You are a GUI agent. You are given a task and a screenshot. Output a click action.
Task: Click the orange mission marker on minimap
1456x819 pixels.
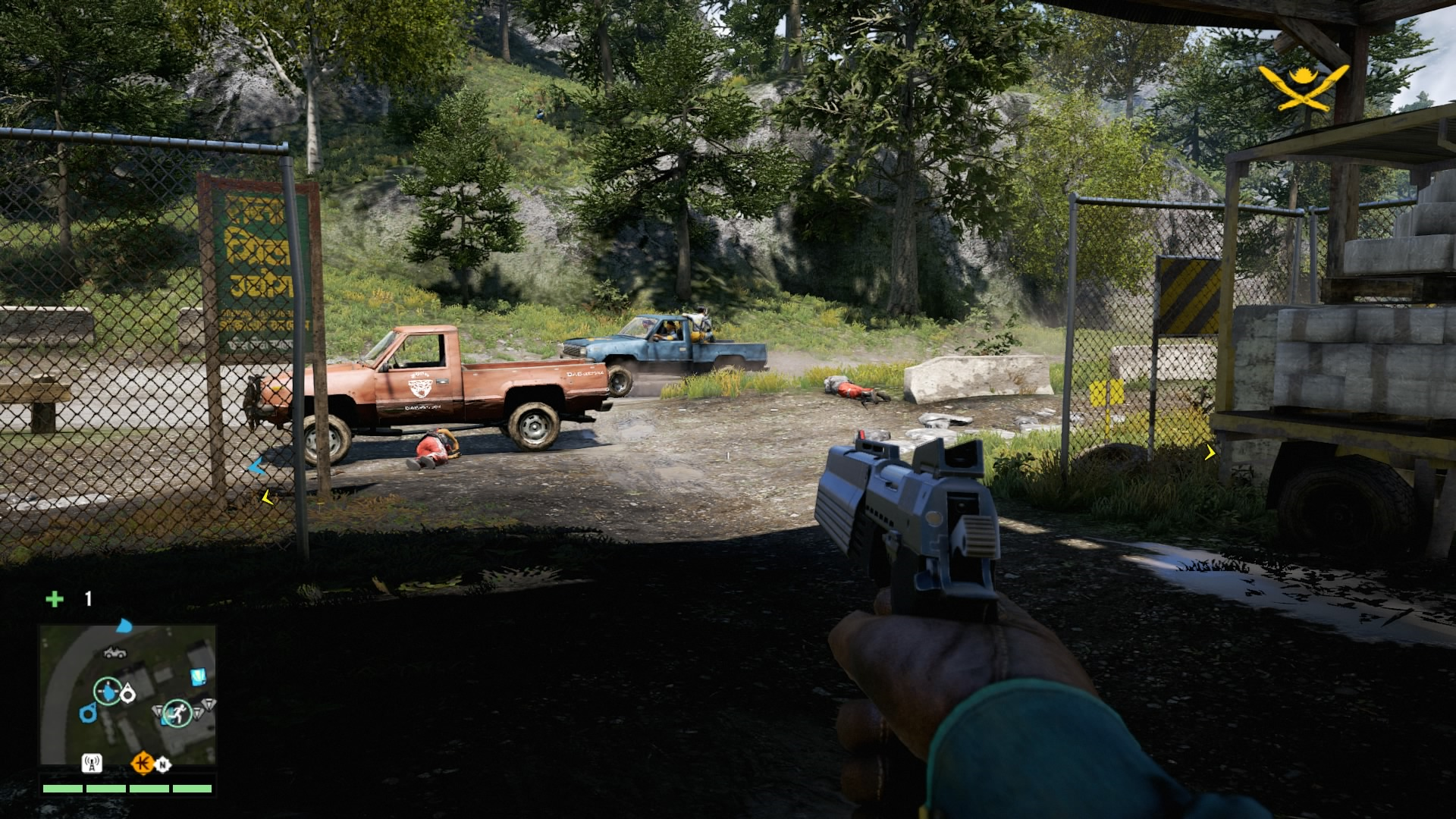point(142,763)
